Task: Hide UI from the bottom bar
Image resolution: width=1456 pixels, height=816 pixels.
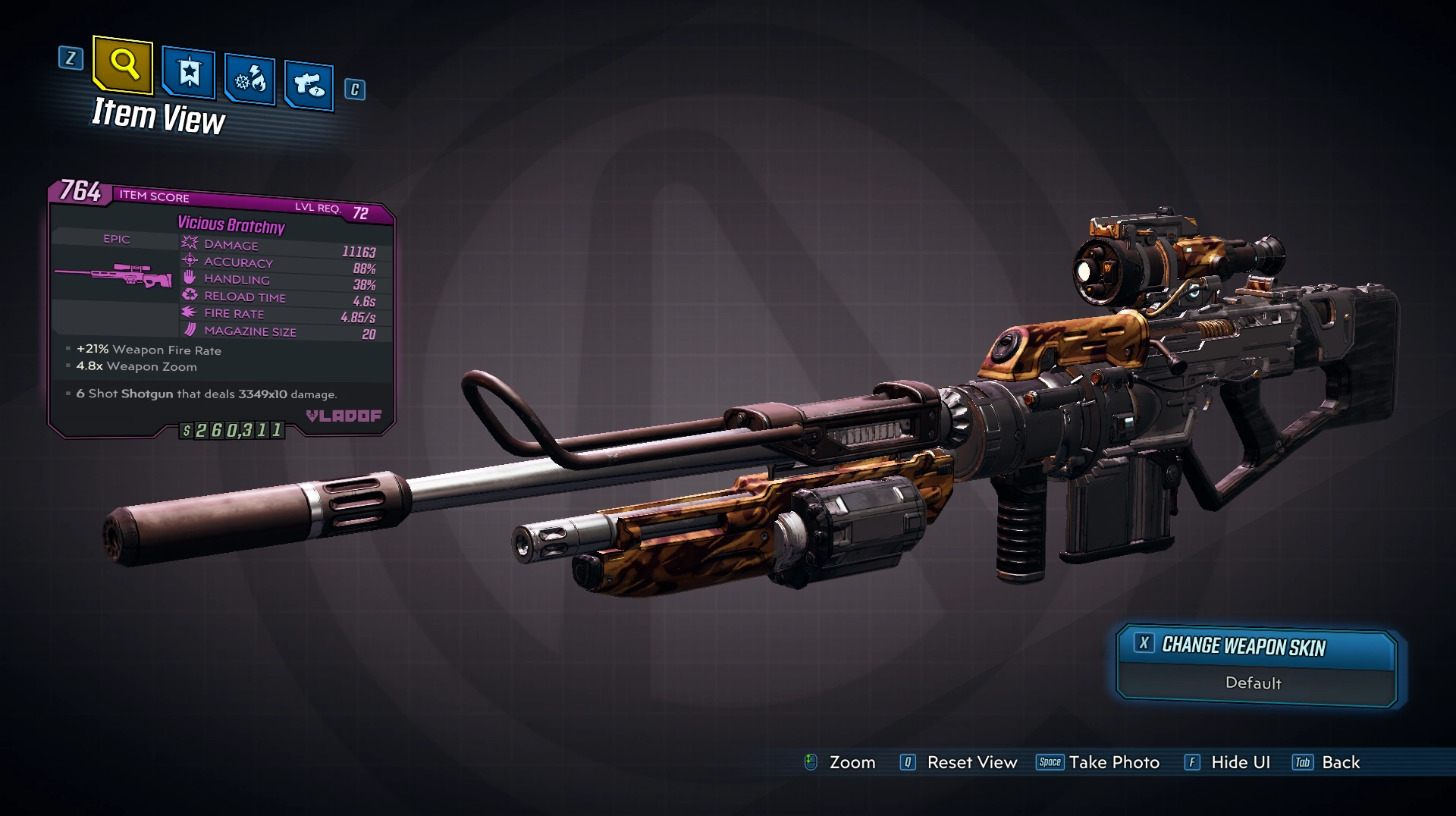Action: (1228, 762)
